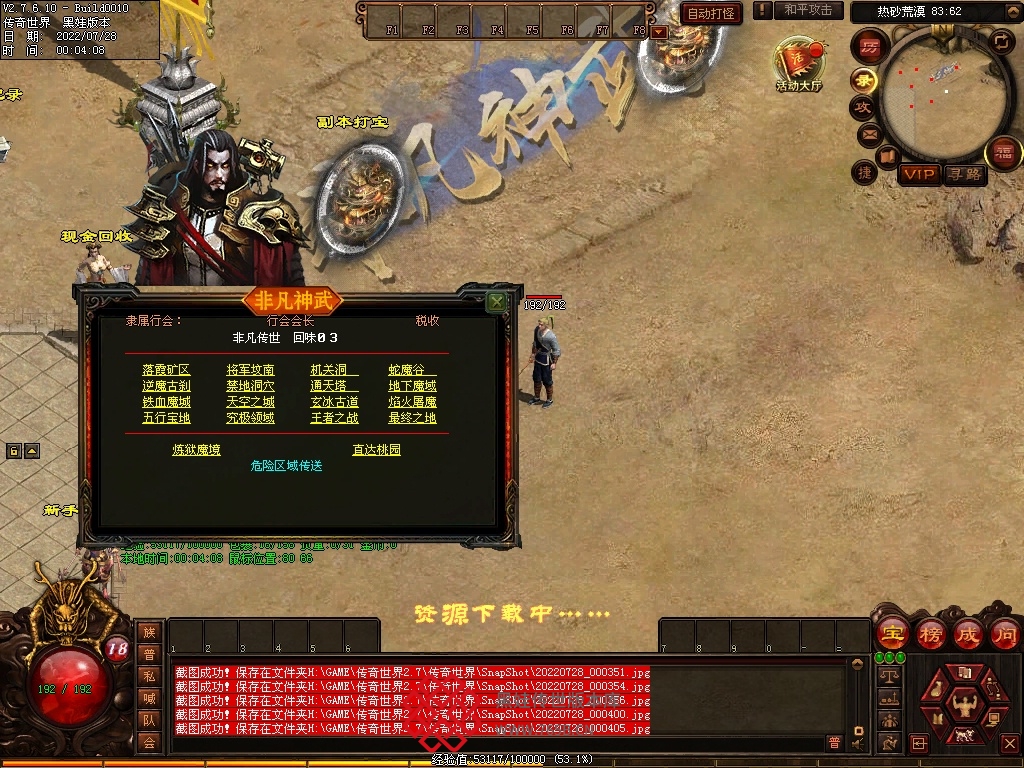This screenshot has height=768, width=1024.
Task: Open the 榜 rankings button
Action: coord(930,633)
